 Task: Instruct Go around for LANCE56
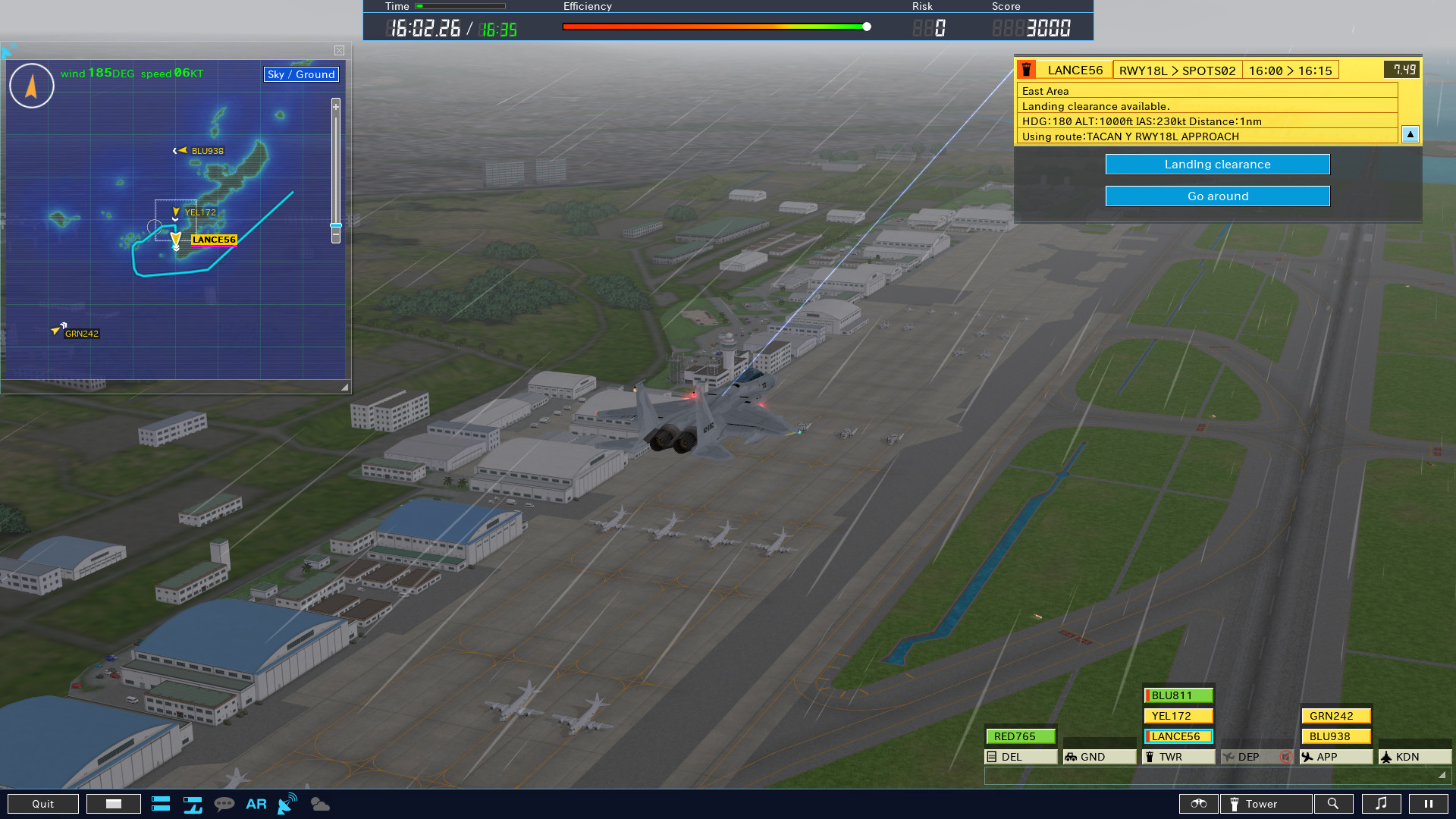1217,196
